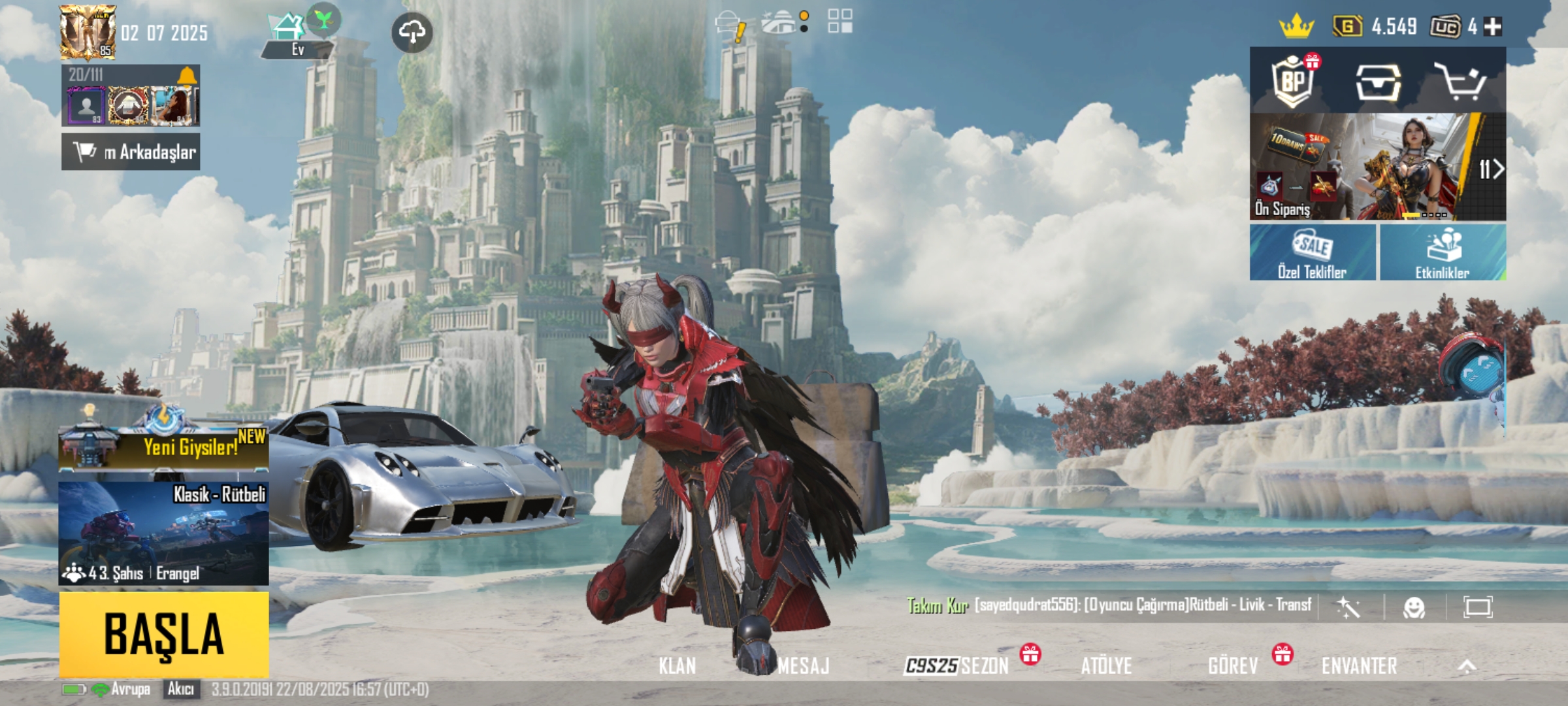Open the BP Royale Pass
Screen dimensions: 1568x706
point(1294,82)
